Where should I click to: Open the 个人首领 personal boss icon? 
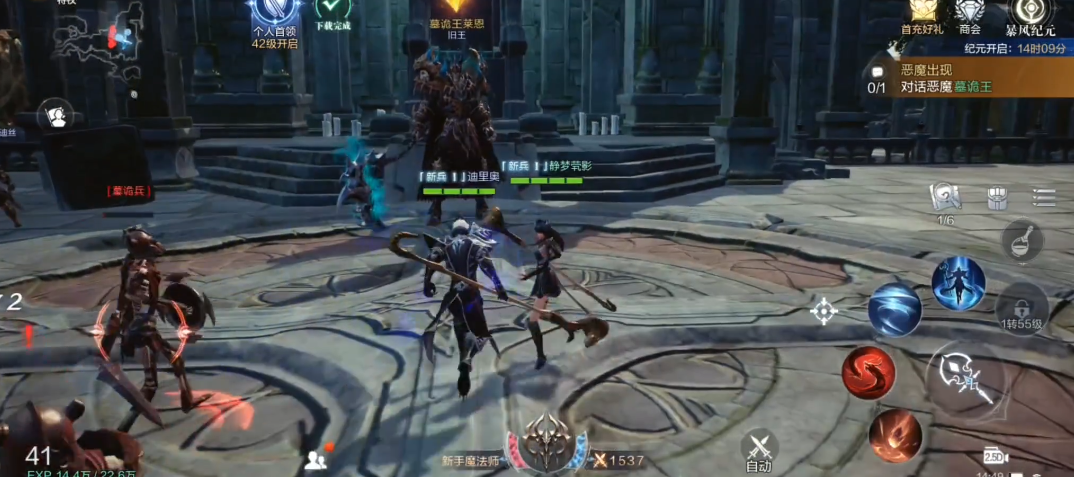(x=274, y=16)
